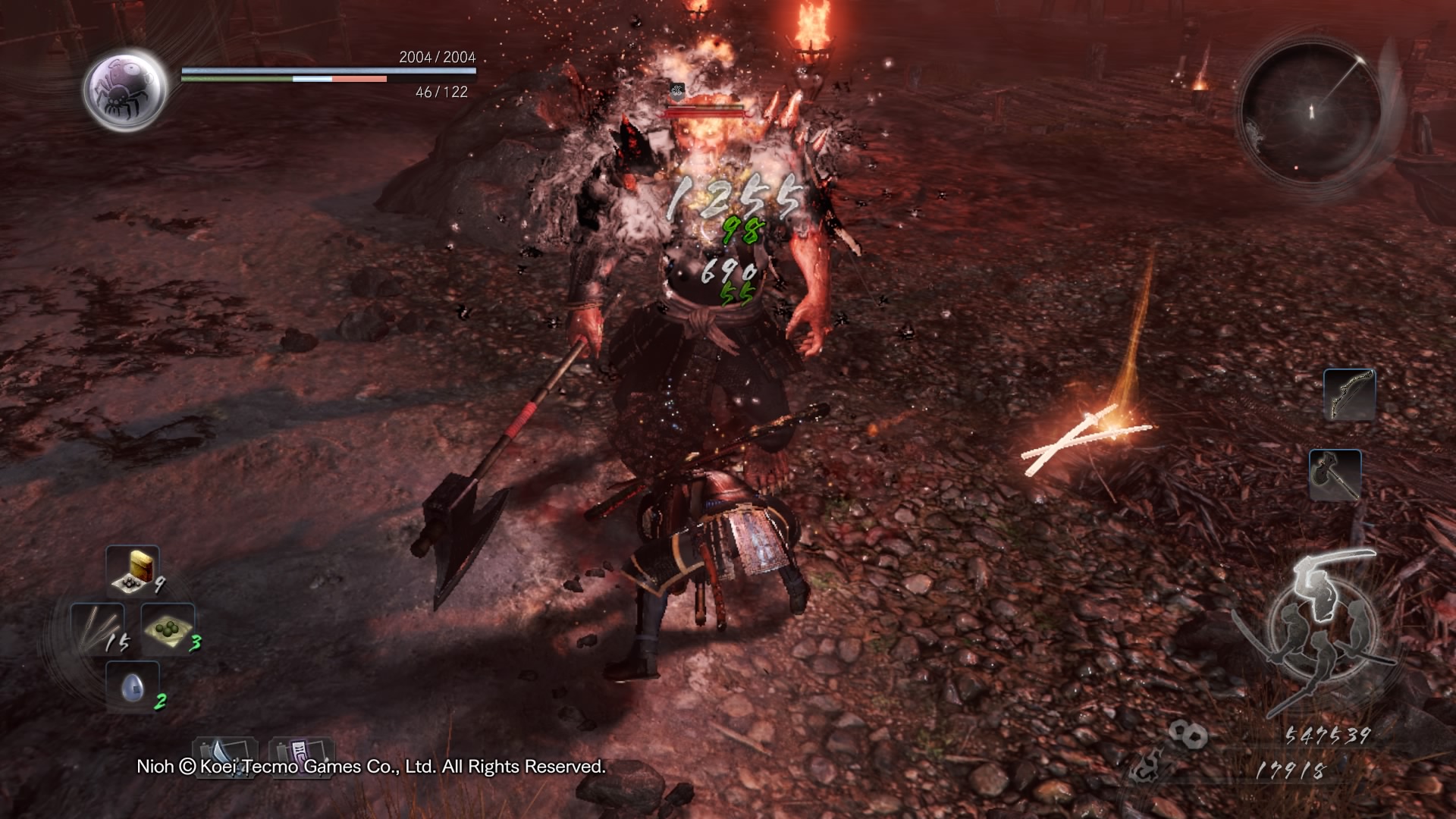Screen dimensions: 1456x819
Task: Use the green pills item slot
Action: 168,629
